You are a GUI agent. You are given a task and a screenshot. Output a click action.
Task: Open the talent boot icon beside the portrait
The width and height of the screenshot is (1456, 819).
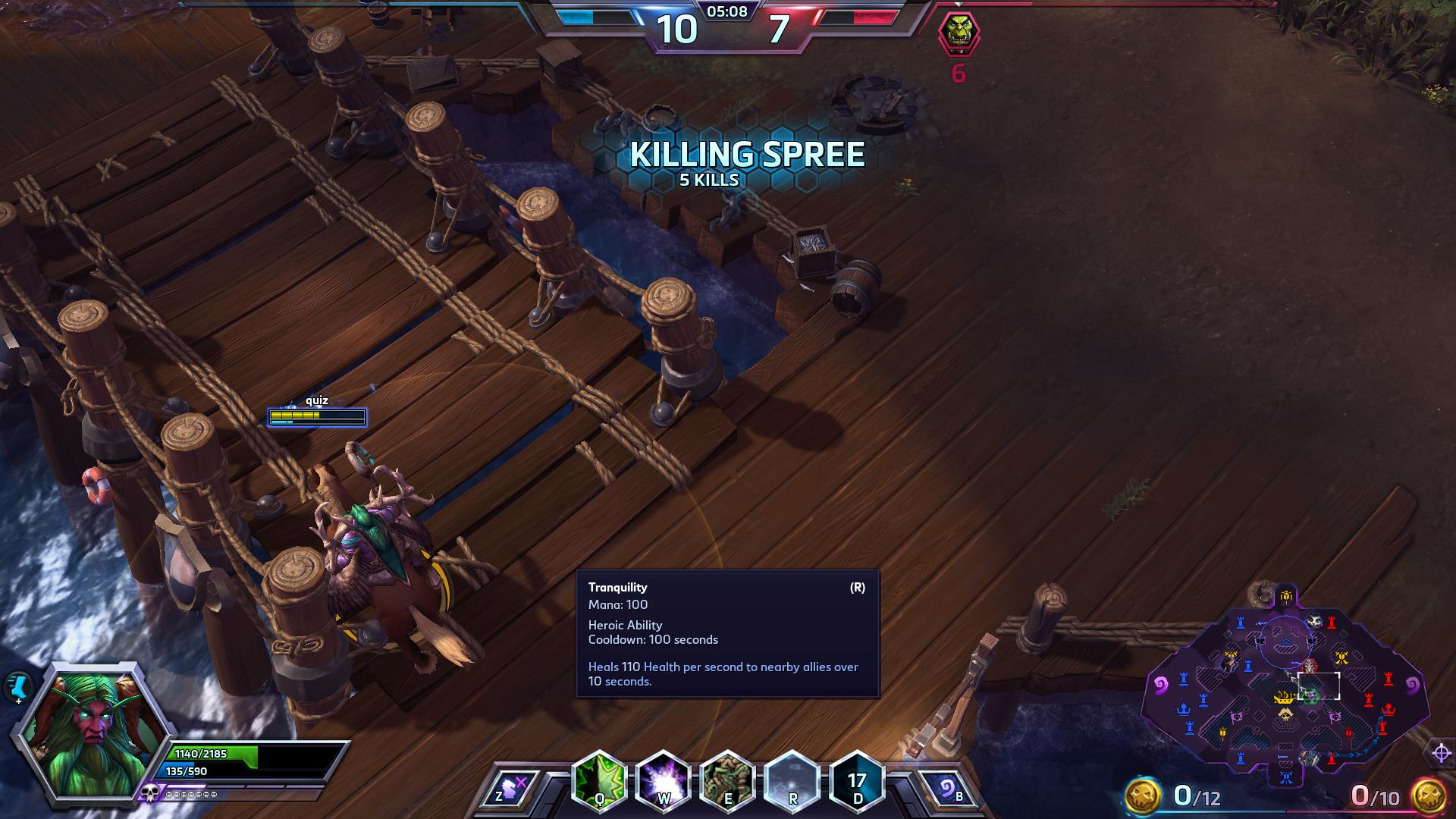[x=17, y=687]
